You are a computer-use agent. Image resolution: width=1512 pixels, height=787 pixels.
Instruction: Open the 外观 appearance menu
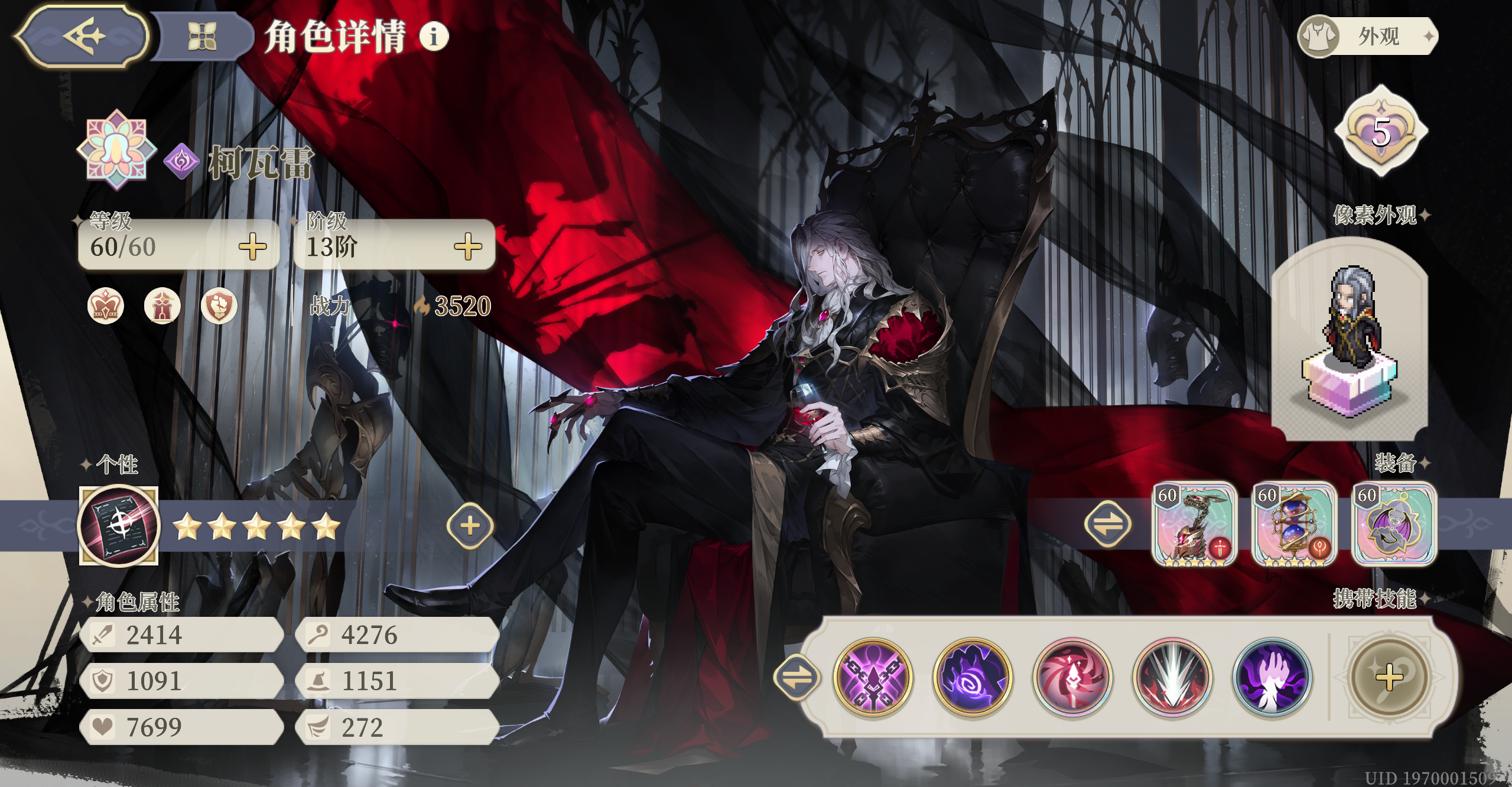(1368, 37)
